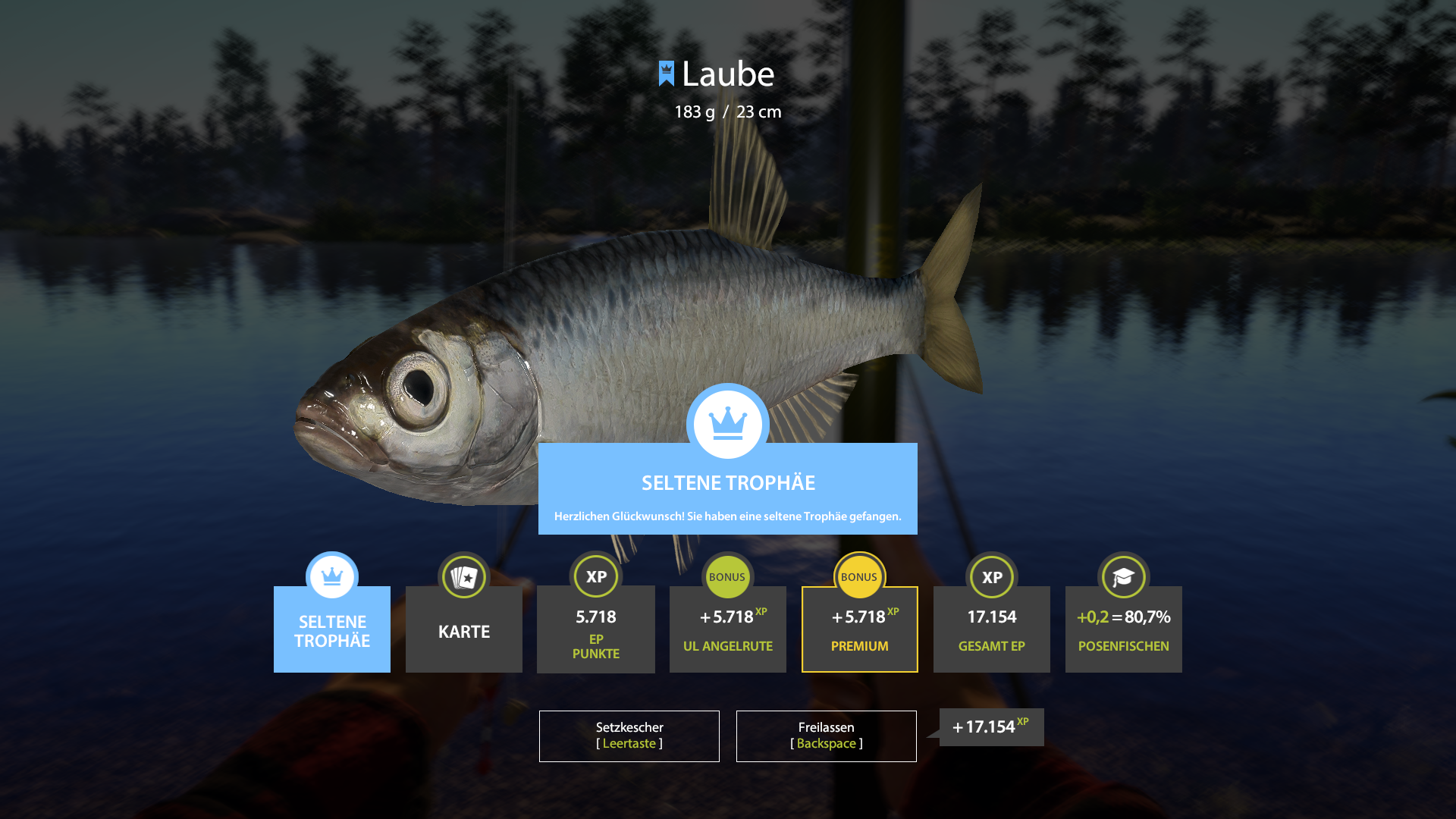
Task: Toggle the SELTENE TROPHÄE highlighted tile
Action: 331,632
